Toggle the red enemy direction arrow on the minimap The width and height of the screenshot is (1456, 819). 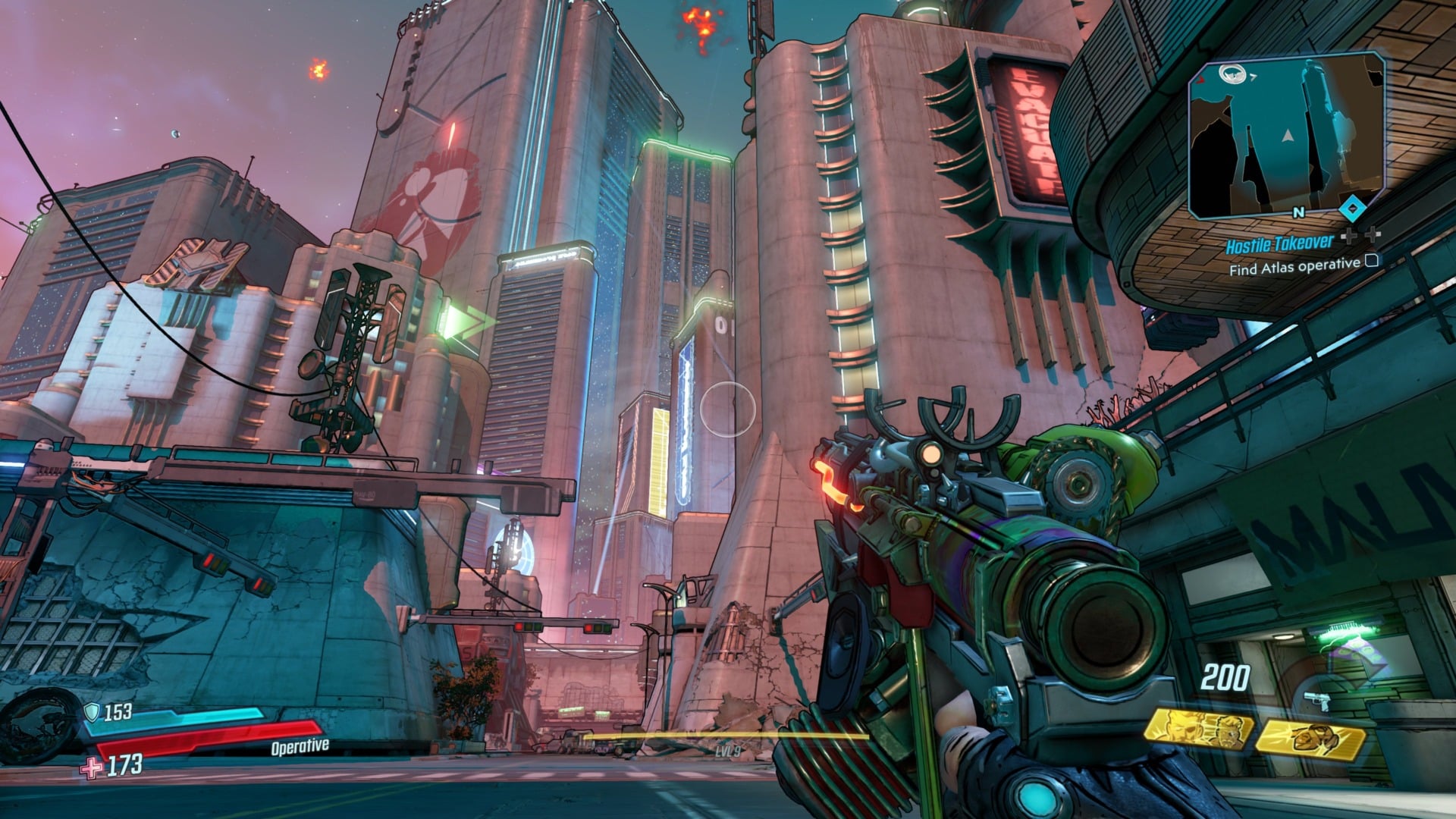click(1200, 81)
